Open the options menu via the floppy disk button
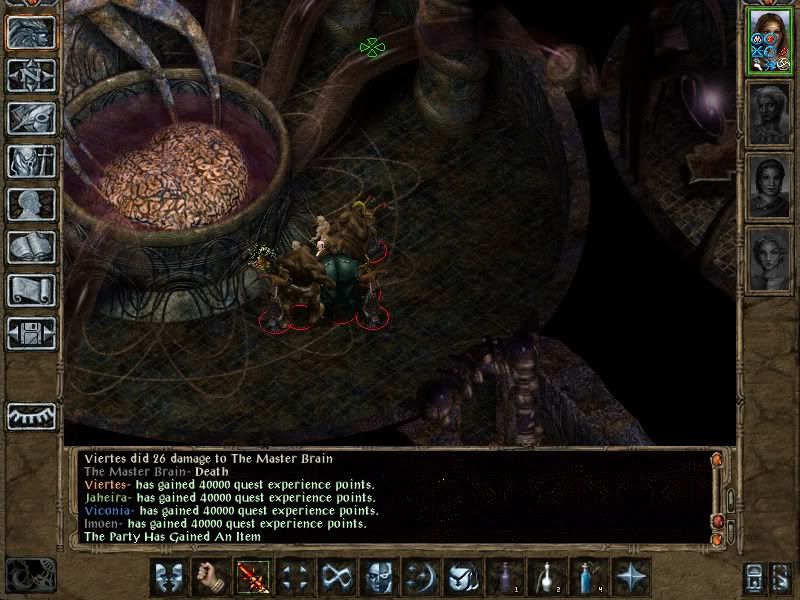 31,333
